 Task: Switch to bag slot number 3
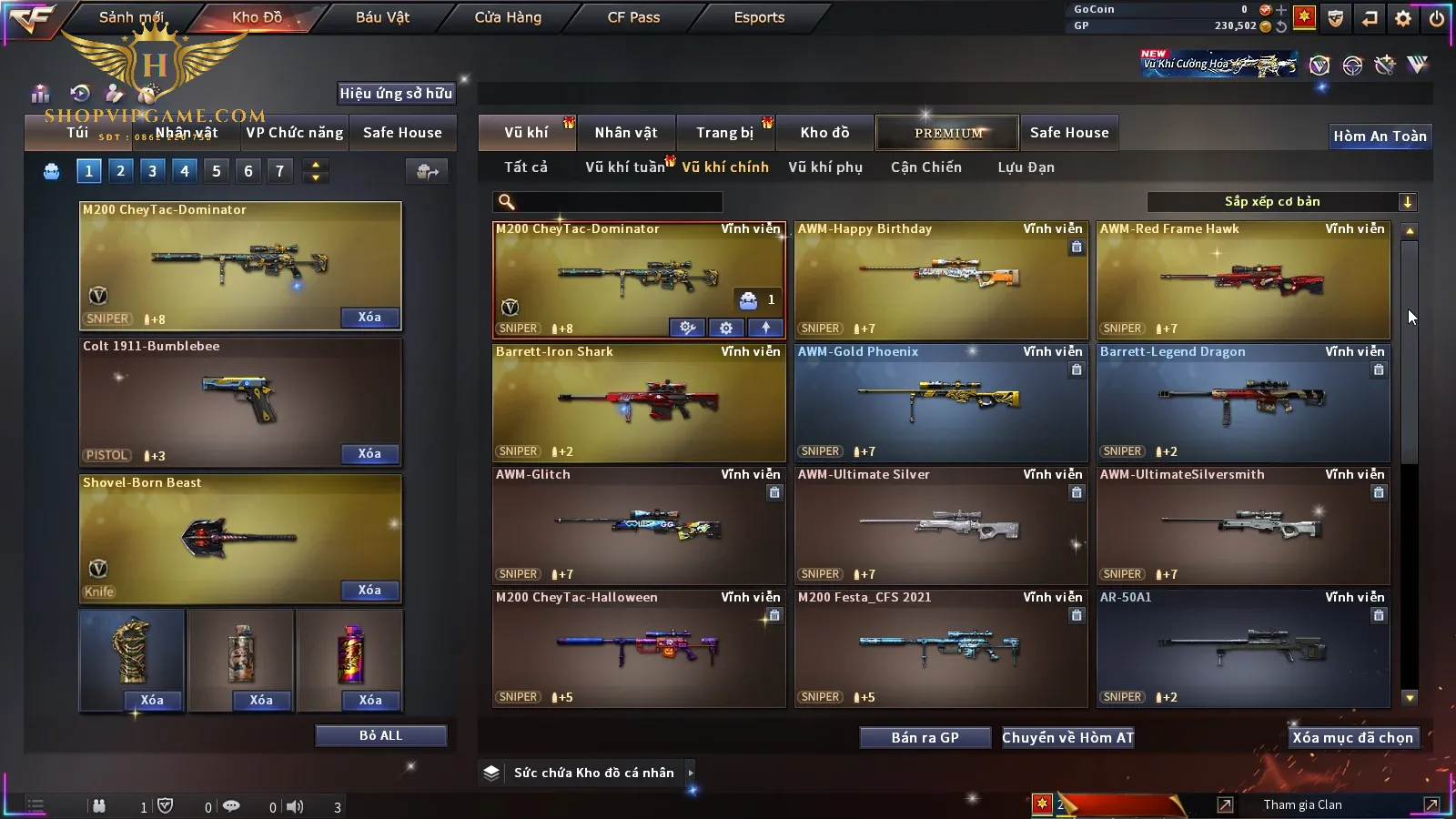[x=152, y=170]
